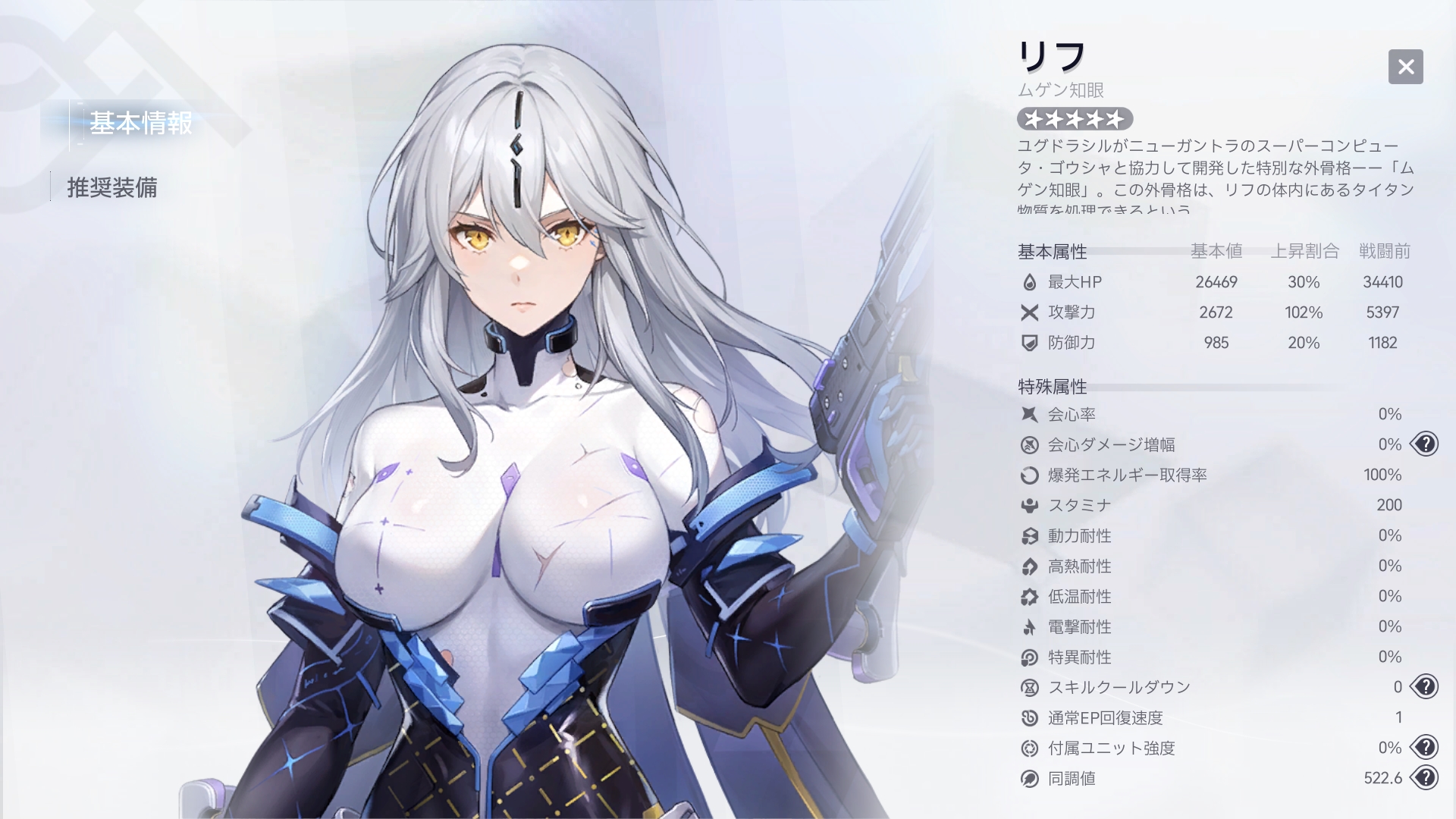Switch to the 基本情報 tab
Image resolution: width=1456 pixels, height=819 pixels.
[140, 124]
